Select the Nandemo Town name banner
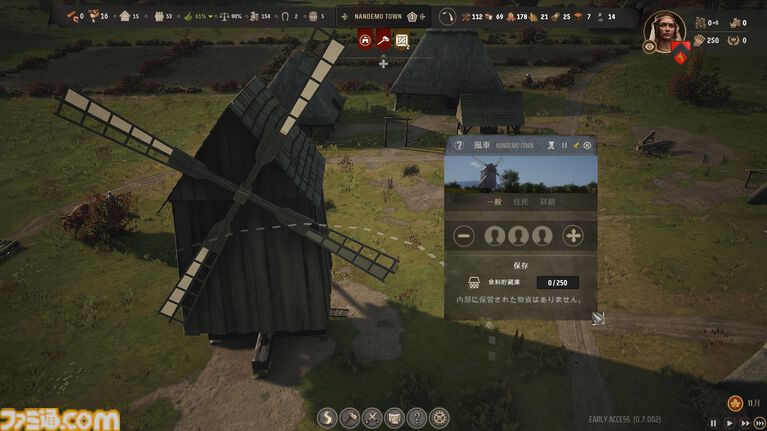The height and width of the screenshot is (431, 767). coord(384,16)
